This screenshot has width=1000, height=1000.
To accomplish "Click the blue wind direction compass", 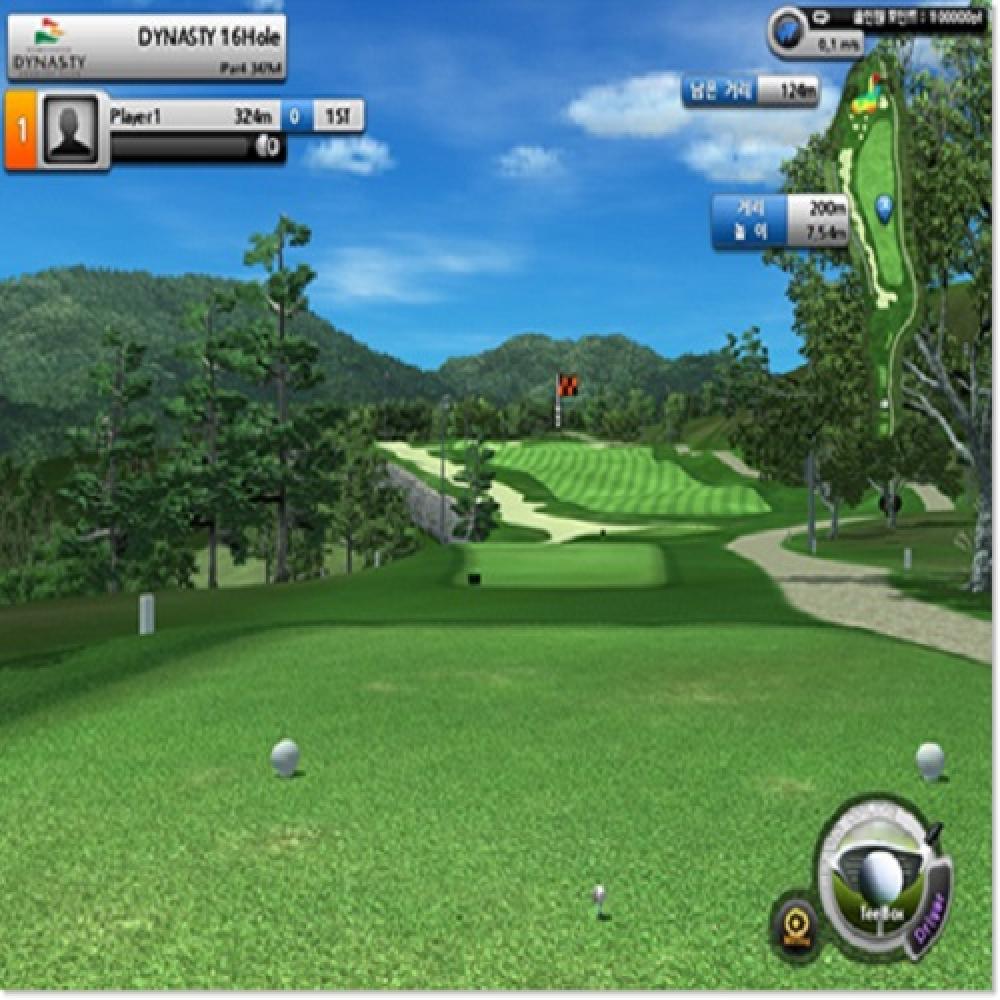I will coord(790,30).
